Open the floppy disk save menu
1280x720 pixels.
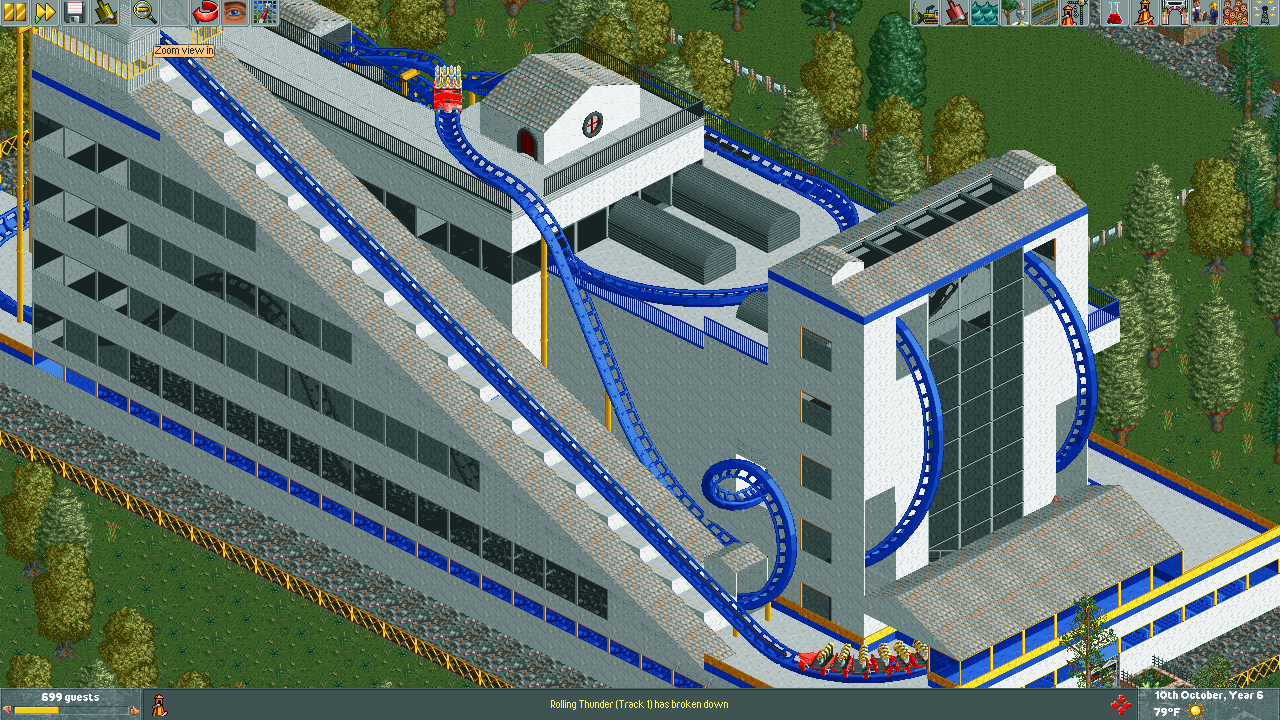coord(75,12)
